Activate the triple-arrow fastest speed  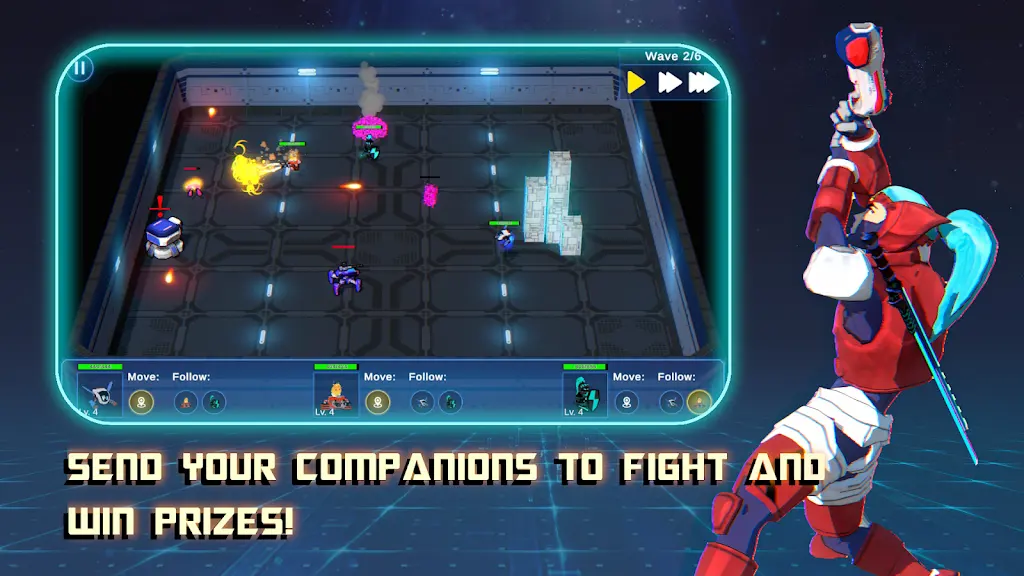point(704,82)
